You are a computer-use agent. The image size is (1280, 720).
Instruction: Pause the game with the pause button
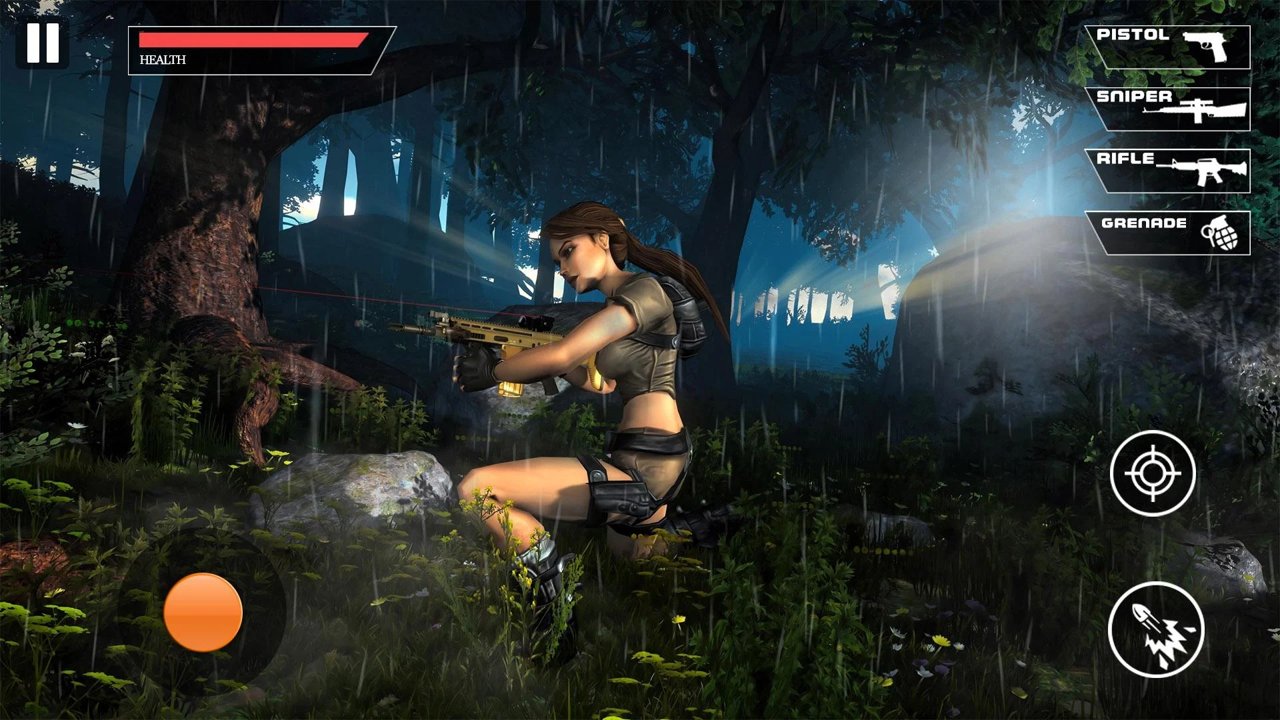(43, 44)
